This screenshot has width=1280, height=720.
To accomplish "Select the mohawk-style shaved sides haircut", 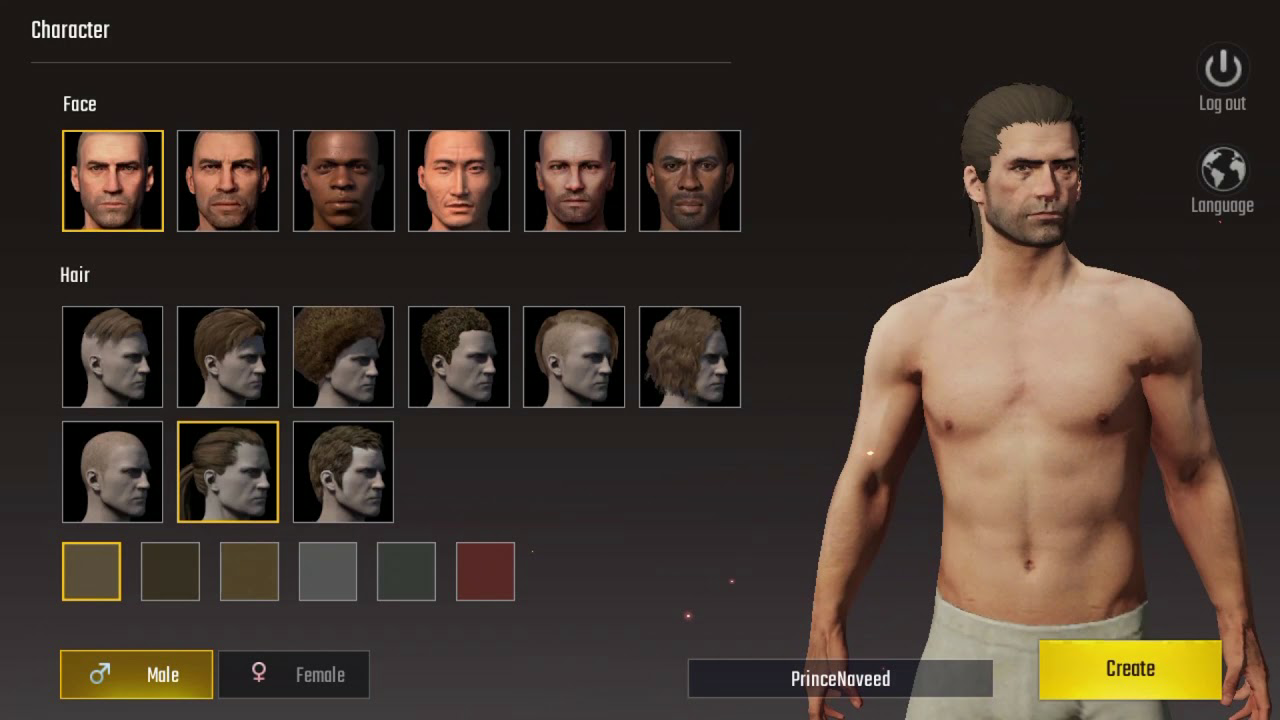I will pos(574,357).
